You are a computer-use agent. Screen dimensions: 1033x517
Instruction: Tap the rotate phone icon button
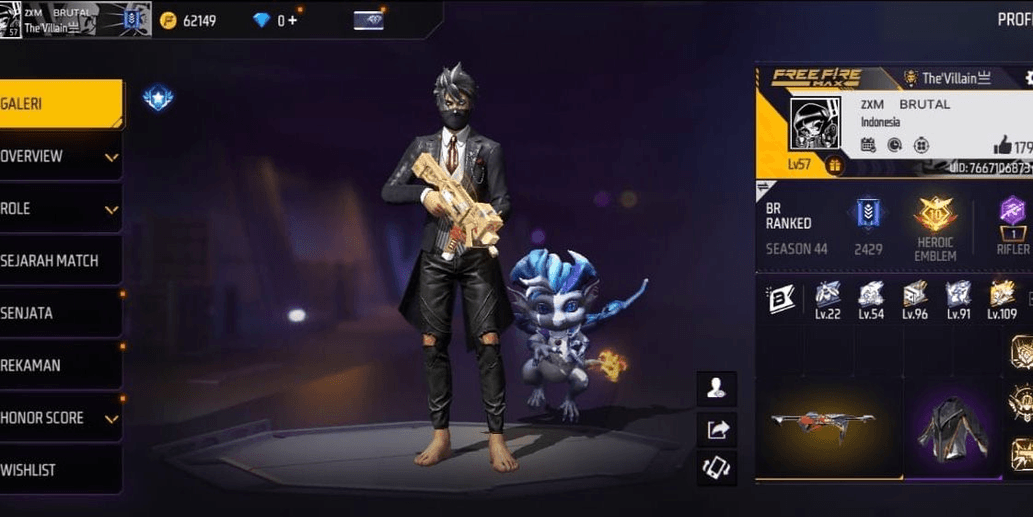[x=716, y=468]
